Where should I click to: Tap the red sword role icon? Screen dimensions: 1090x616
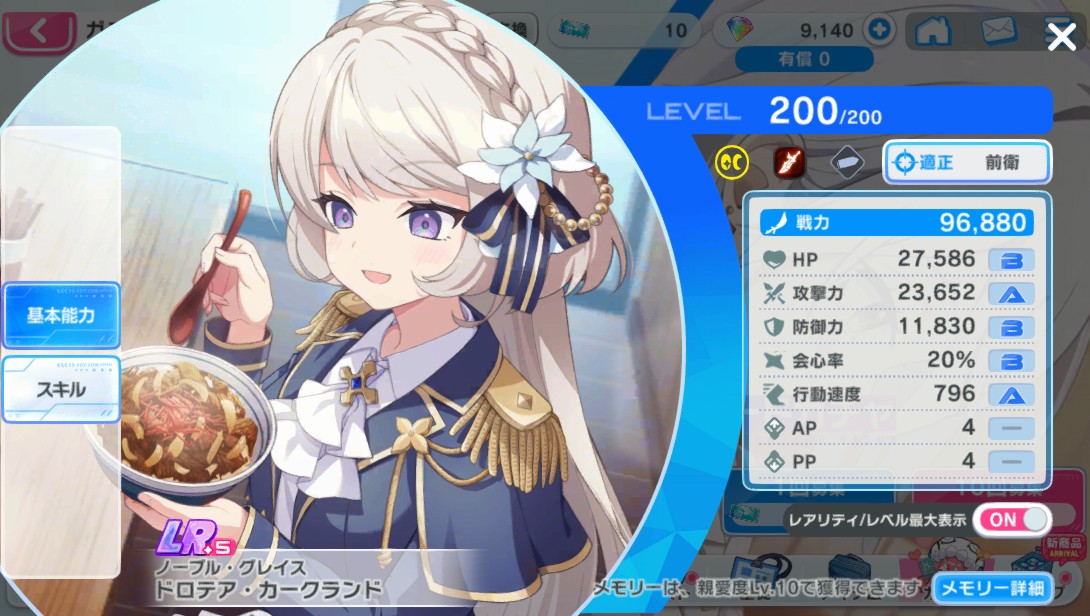789,160
